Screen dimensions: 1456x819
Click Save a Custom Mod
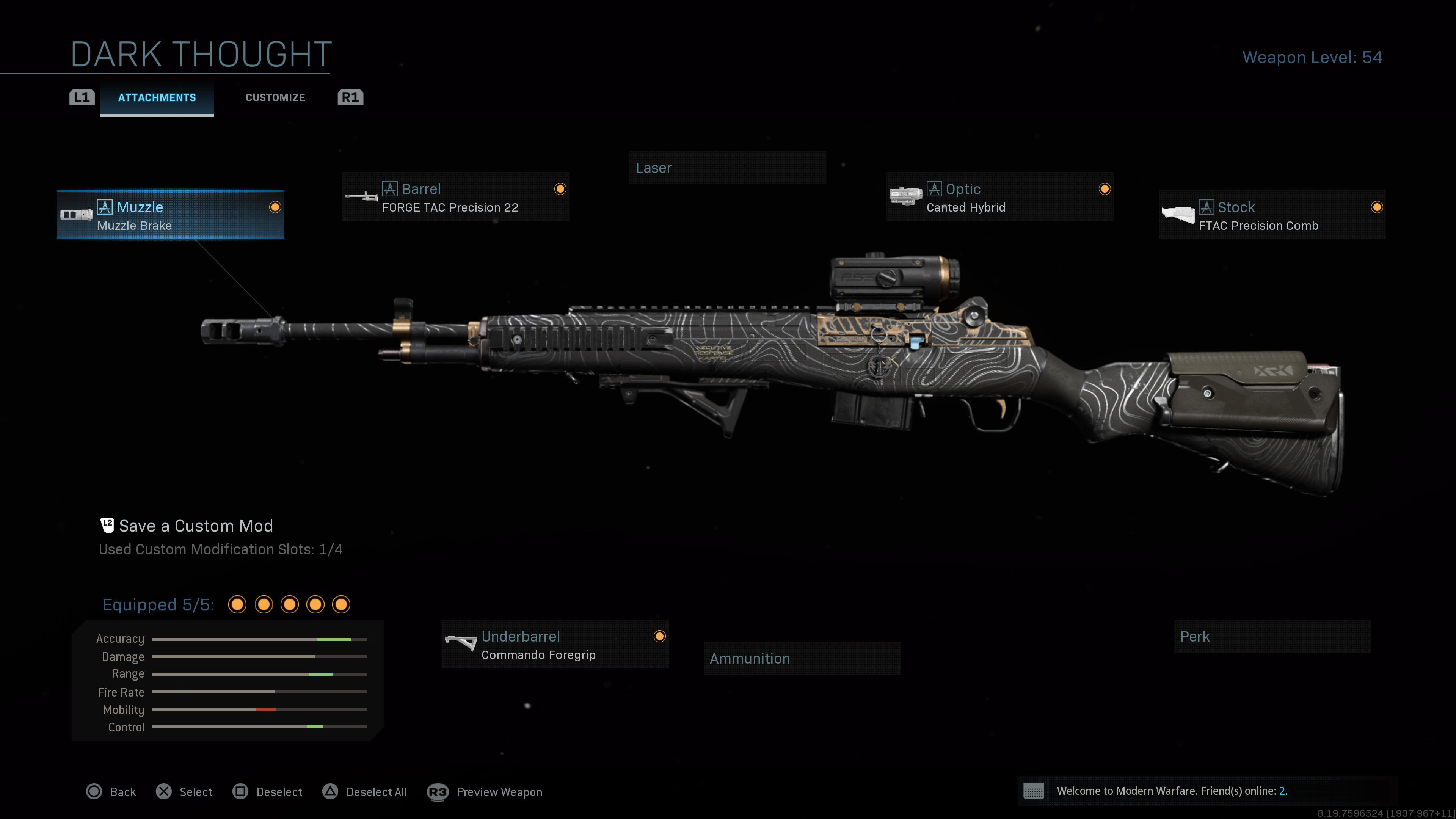click(x=195, y=526)
